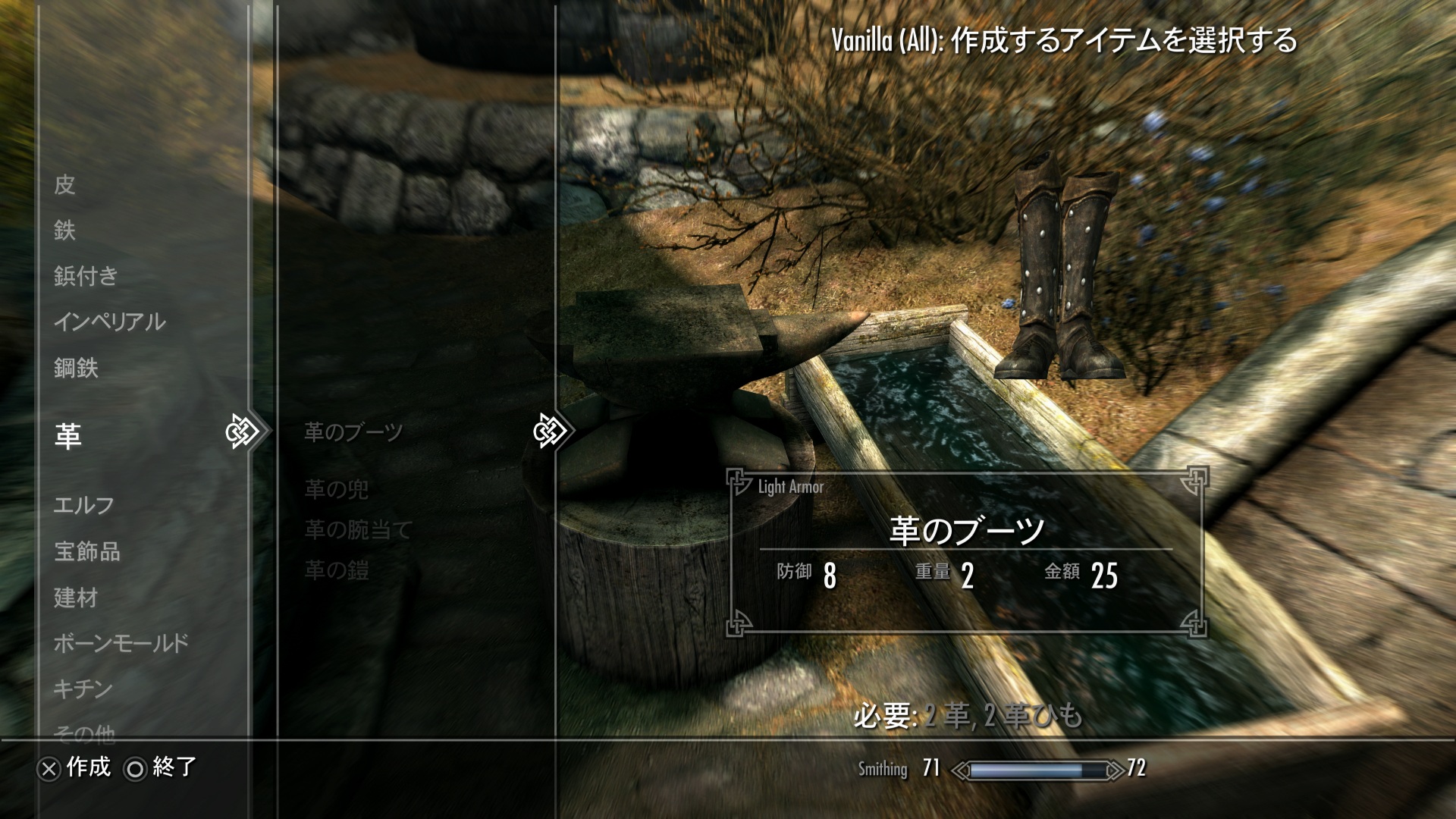Screen dimensions: 1456x819
Task: Switch to the 建材 category
Action: pyautogui.click(x=77, y=598)
